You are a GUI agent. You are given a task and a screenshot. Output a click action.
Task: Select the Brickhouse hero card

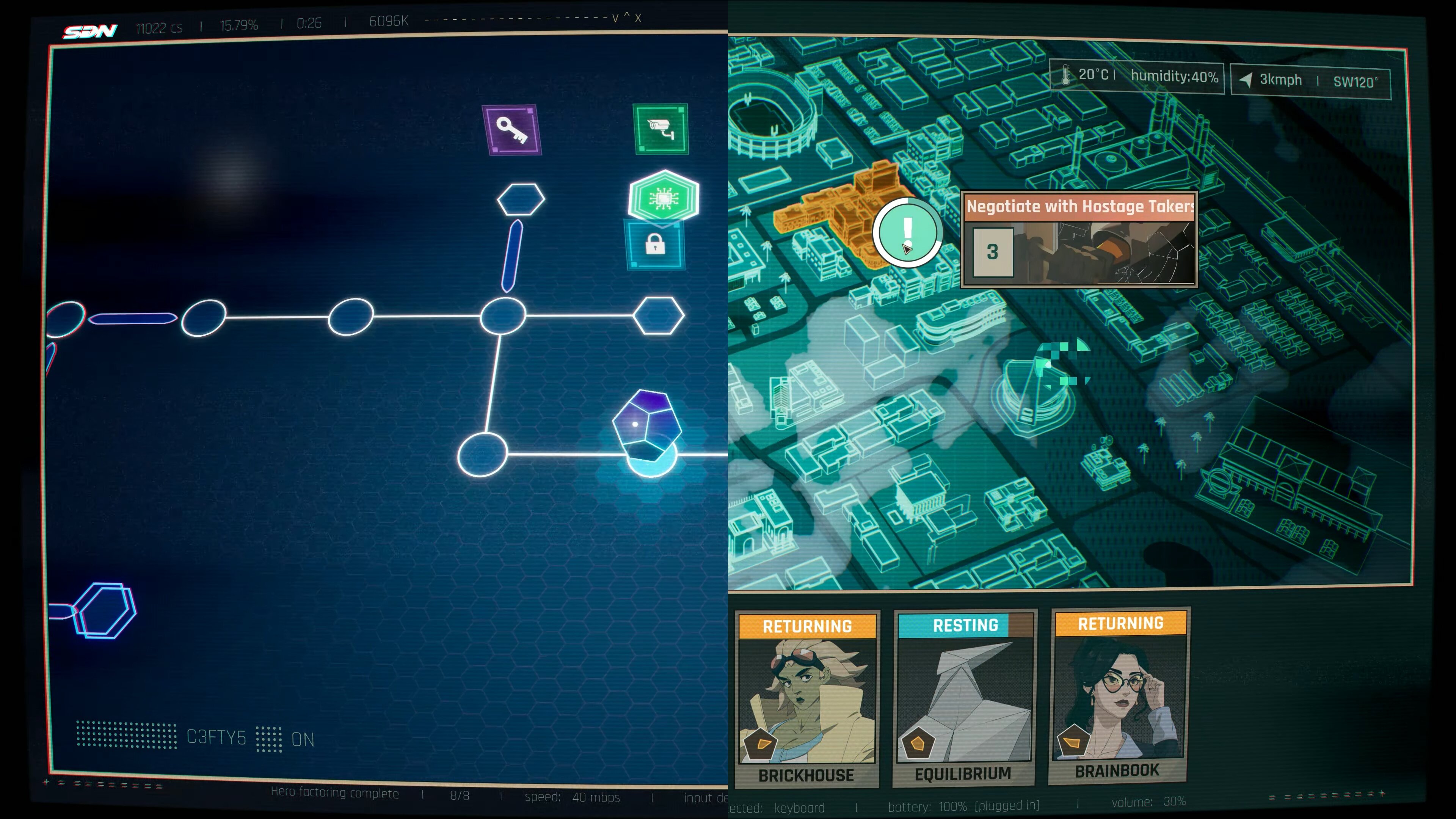[x=806, y=698]
